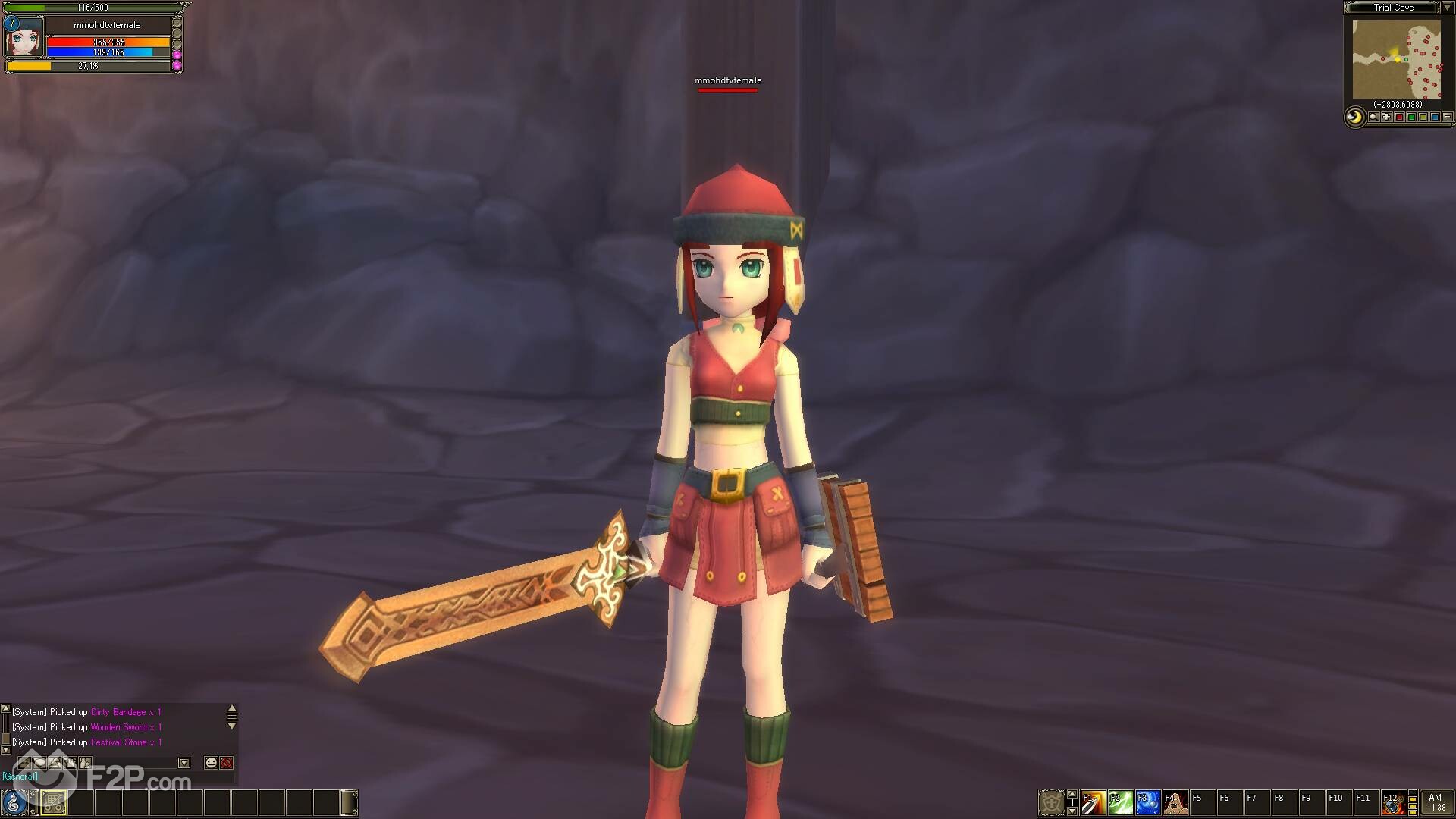Trigger the F4 skill icon
Viewport: 1456px width, 819px height.
coord(1175,802)
